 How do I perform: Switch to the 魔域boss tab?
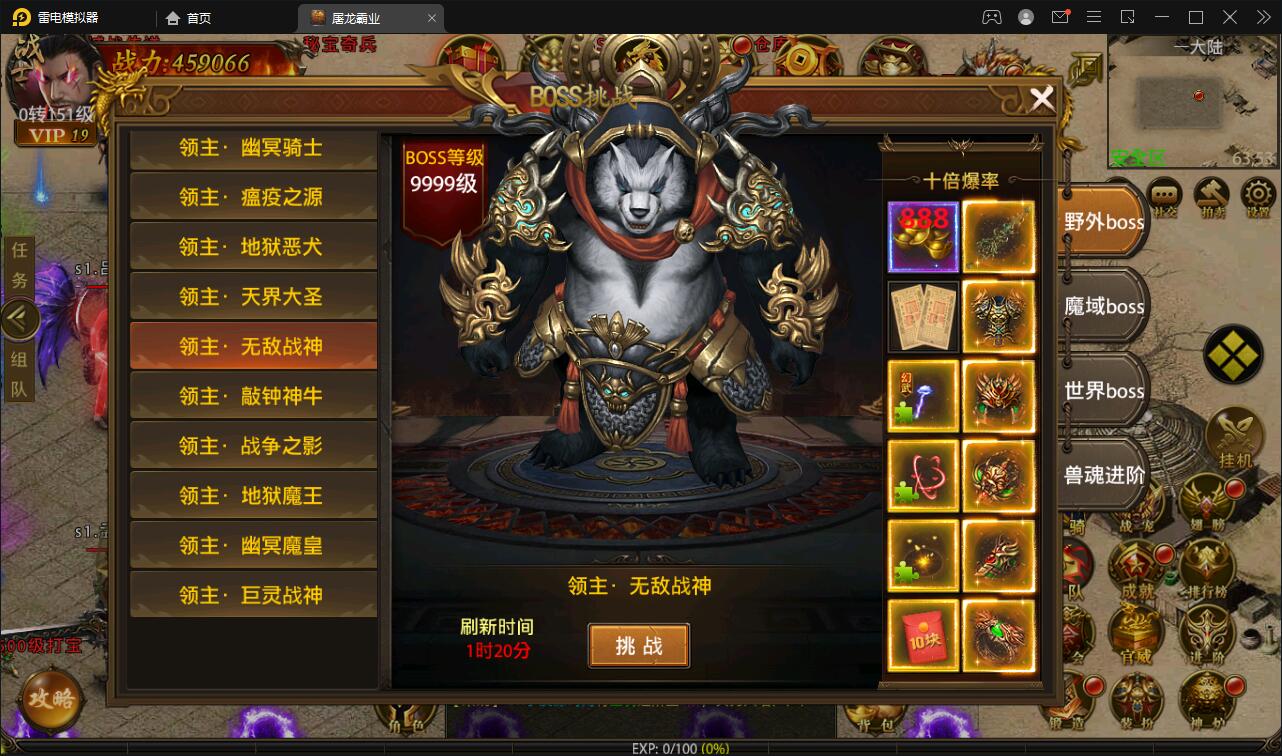(x=1102, y=306)
